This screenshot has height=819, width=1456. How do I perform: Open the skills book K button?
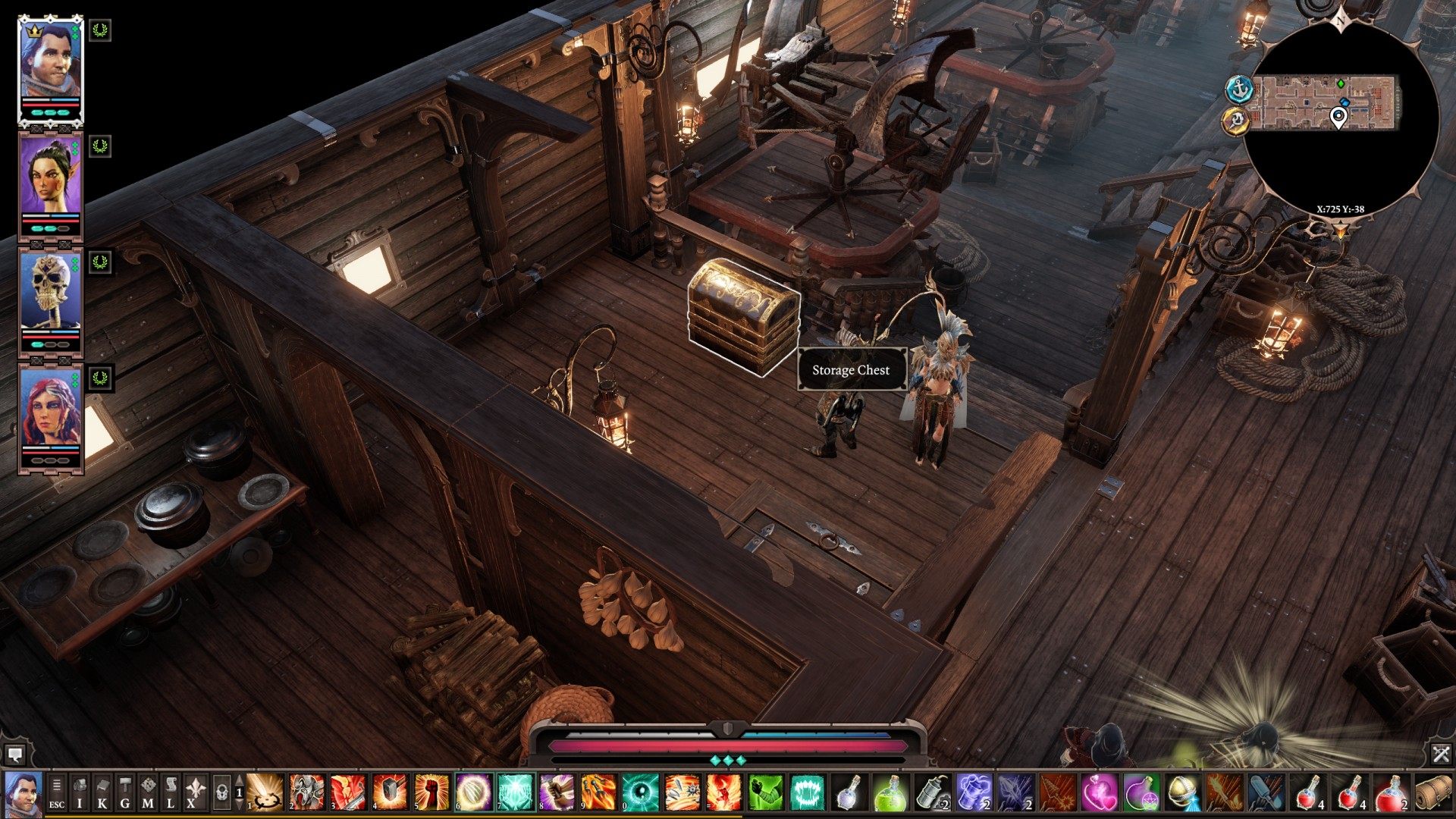tap(102, 793)
